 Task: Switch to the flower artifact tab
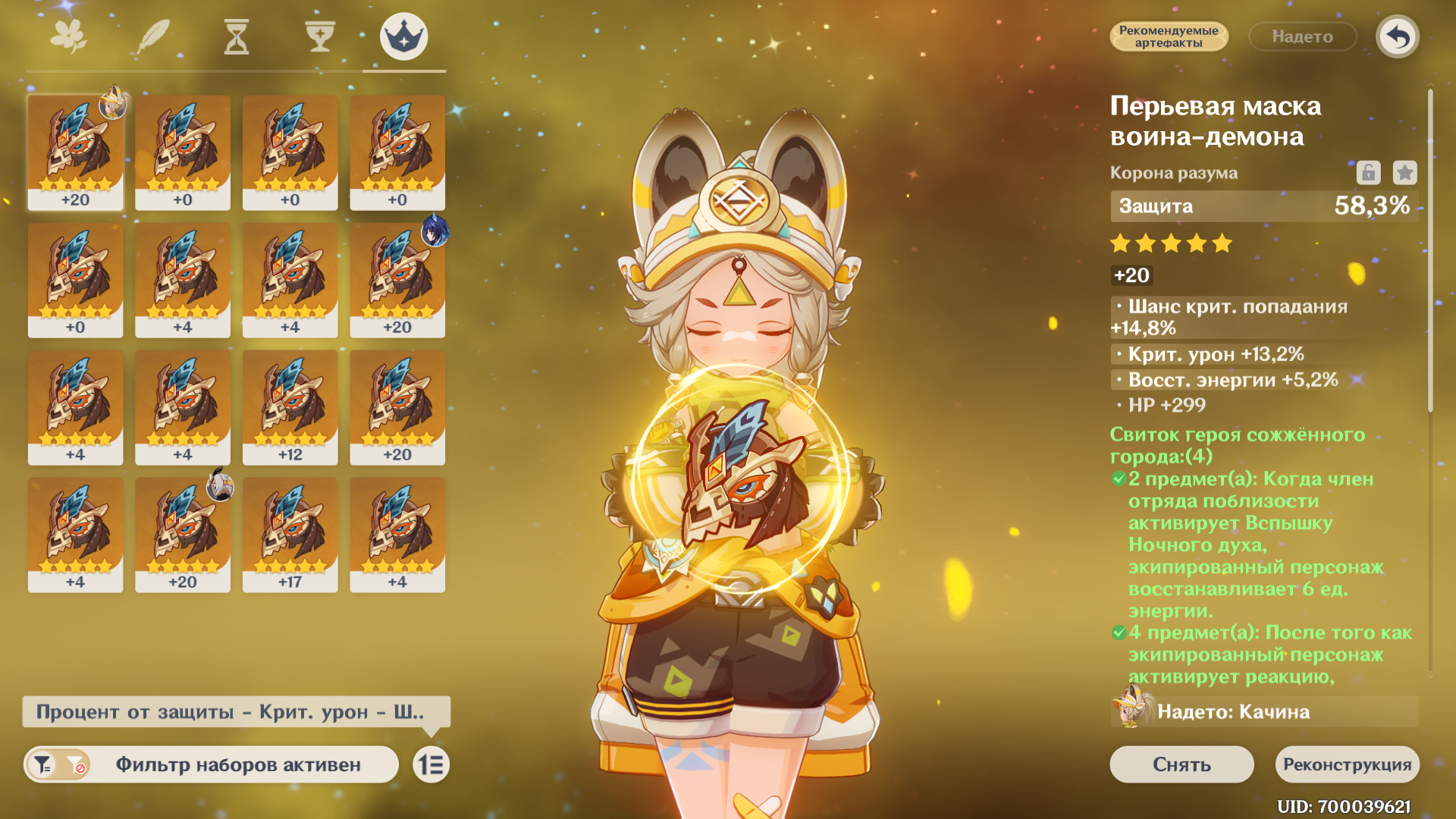[68, 36]
